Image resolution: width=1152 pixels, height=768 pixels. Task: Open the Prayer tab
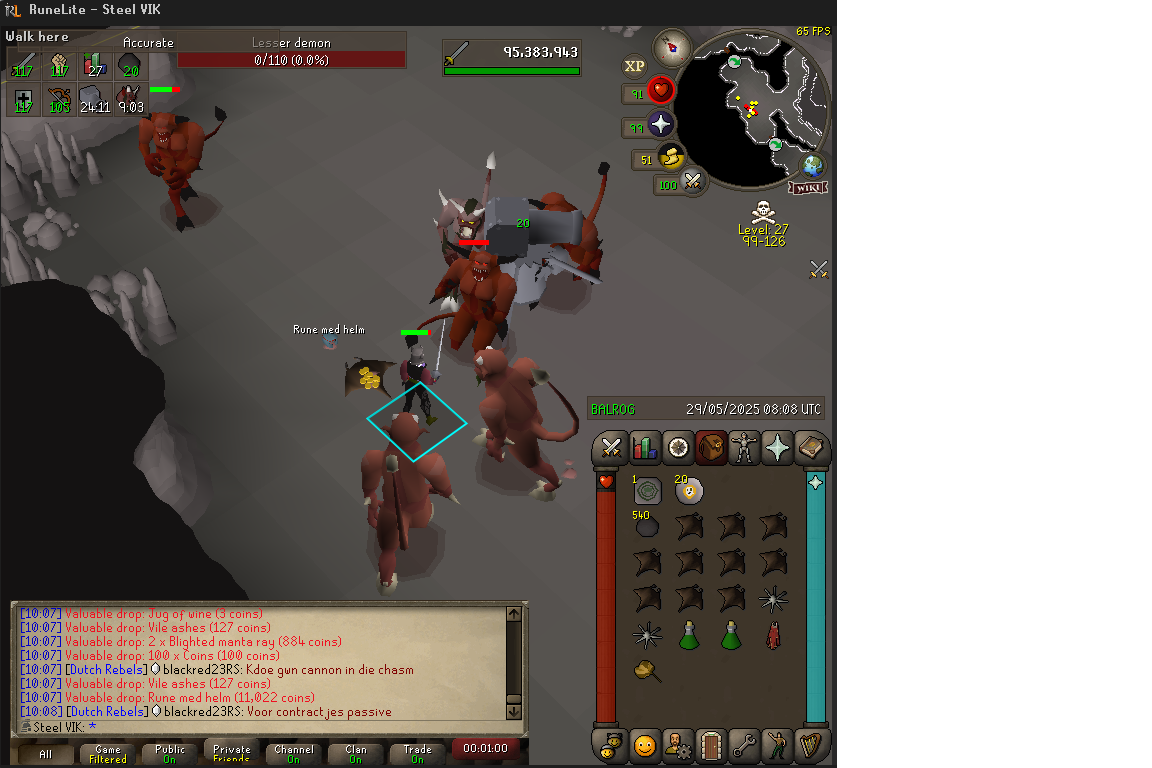click(777, 448)
